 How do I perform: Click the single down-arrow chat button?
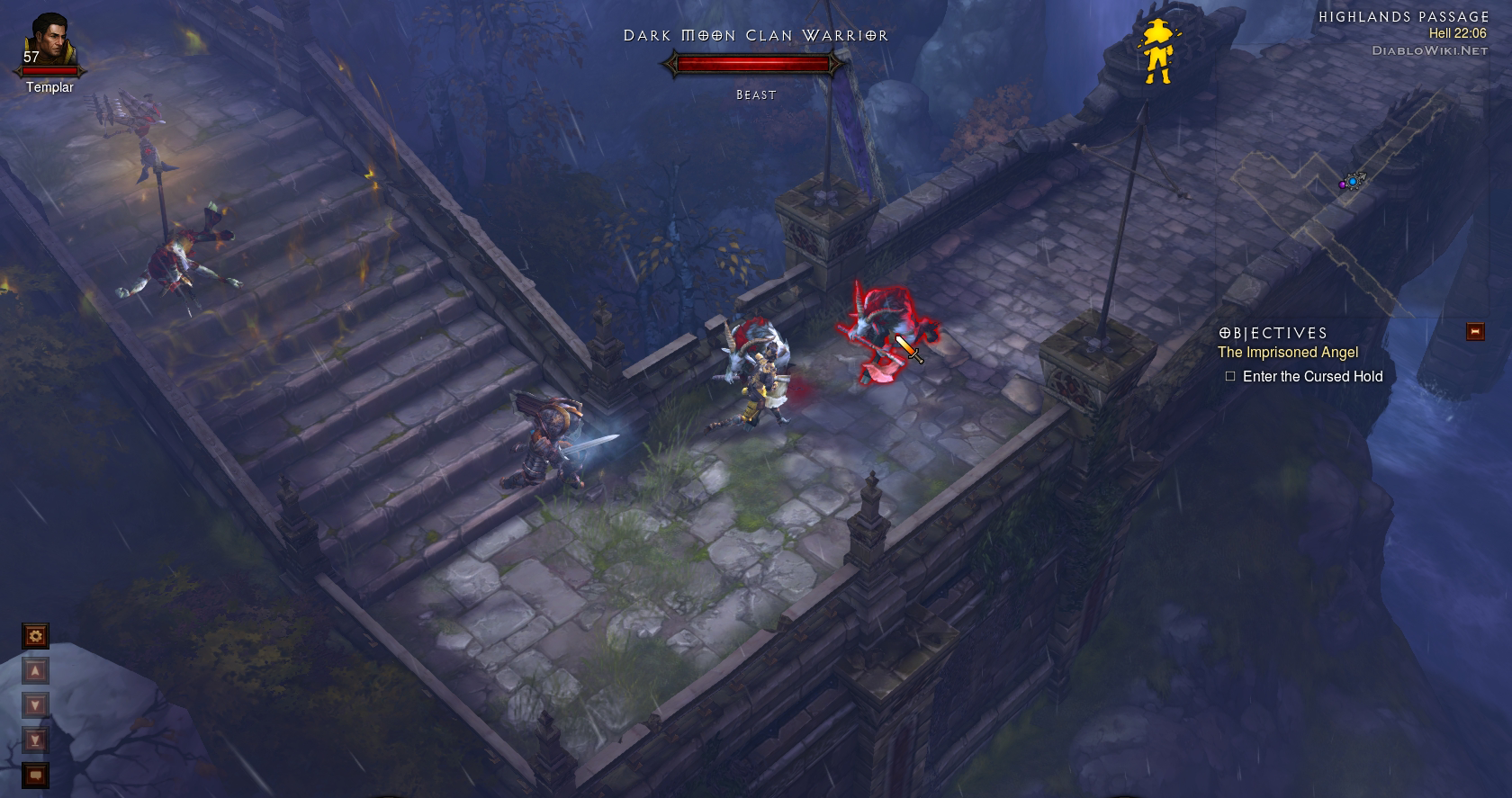click(35, 705)
